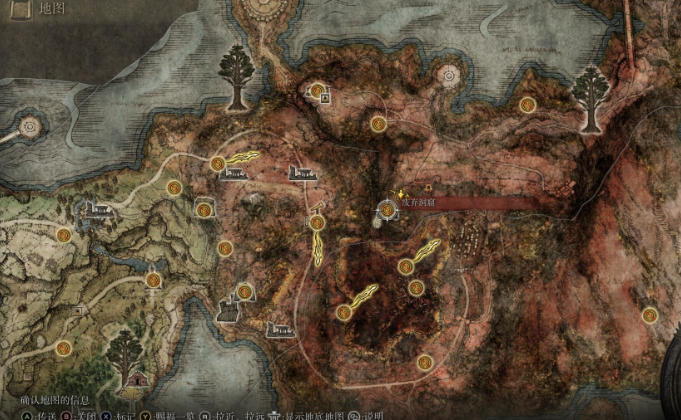Select the grace marker next to the blue pond
This screenshot has width=681, height=420.
click(x=152, y=280)
